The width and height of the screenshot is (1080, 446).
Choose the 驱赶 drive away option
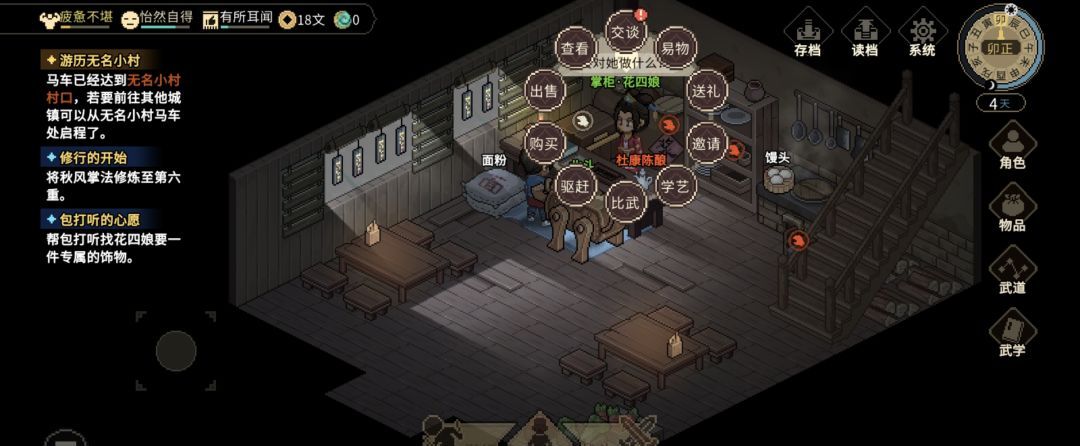tap(575, 186)
